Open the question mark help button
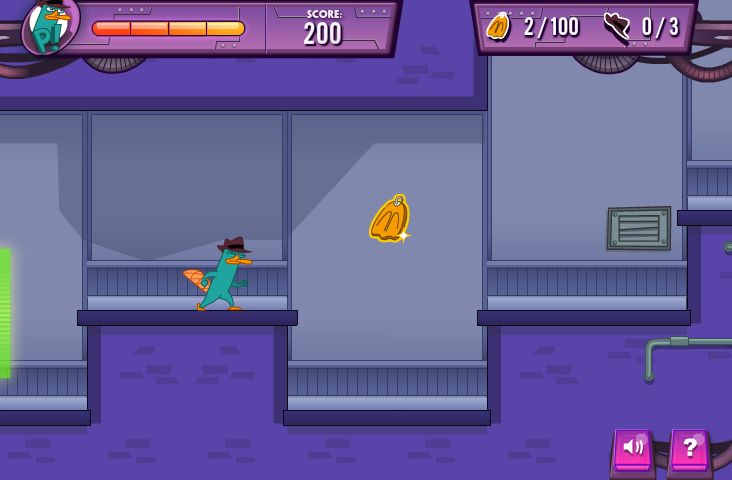 690,449
